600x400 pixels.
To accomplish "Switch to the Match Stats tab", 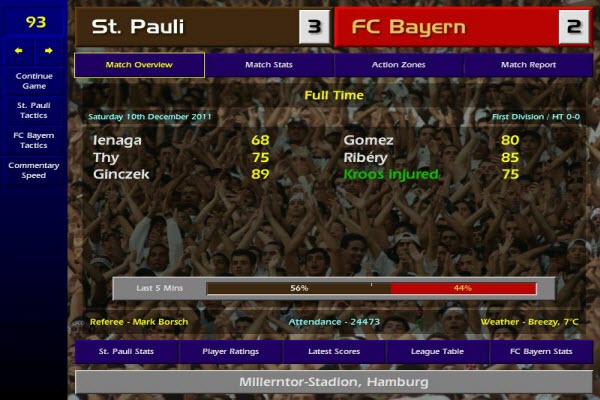I will coord(269,65).
